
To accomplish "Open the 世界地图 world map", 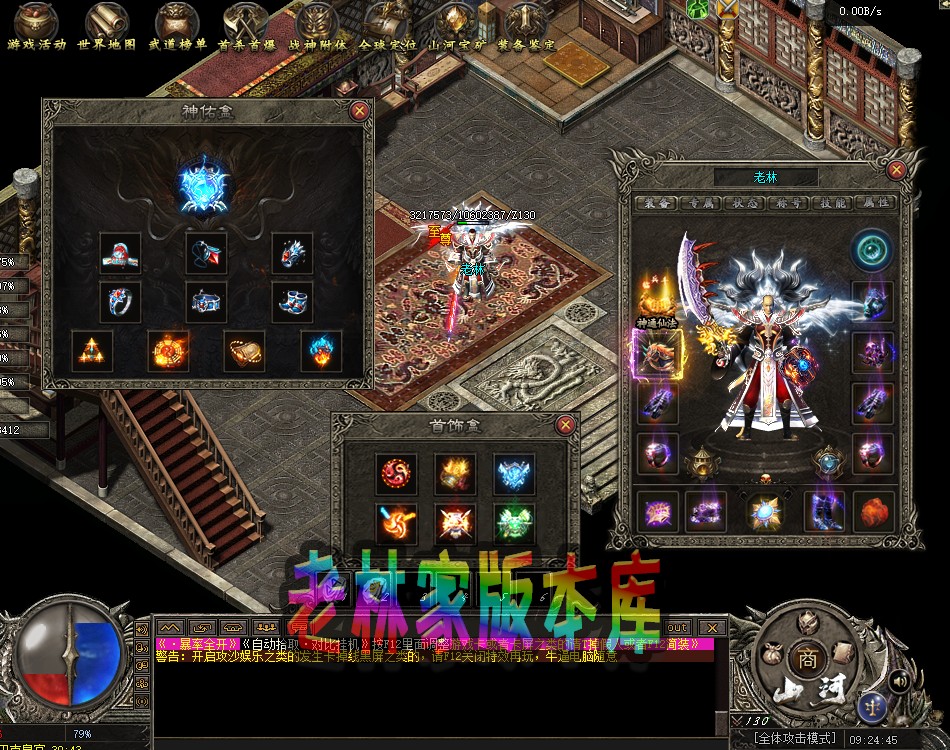I will coord(107,24).
